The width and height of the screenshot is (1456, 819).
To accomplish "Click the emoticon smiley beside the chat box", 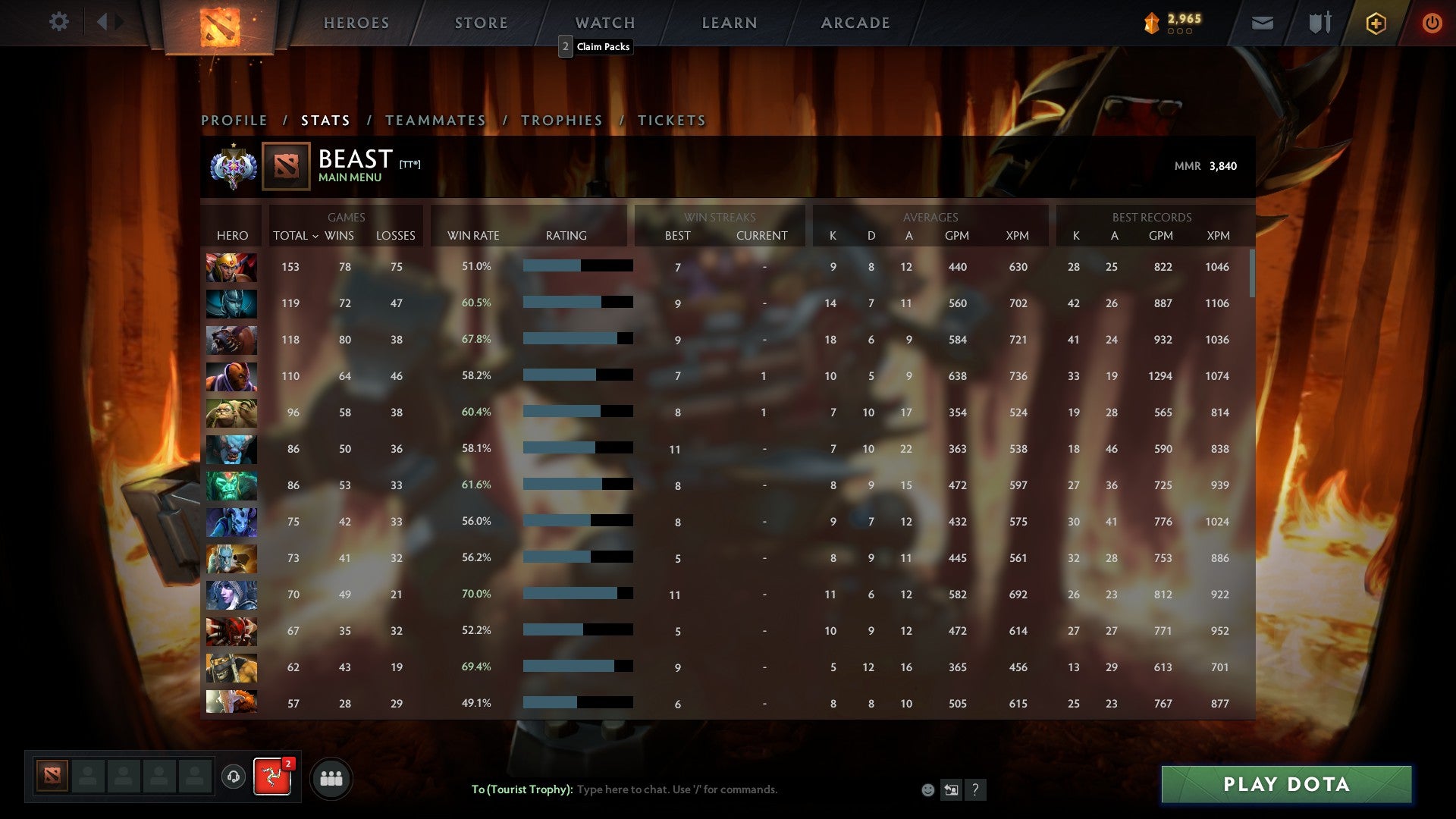I will (x=928, y=789).
